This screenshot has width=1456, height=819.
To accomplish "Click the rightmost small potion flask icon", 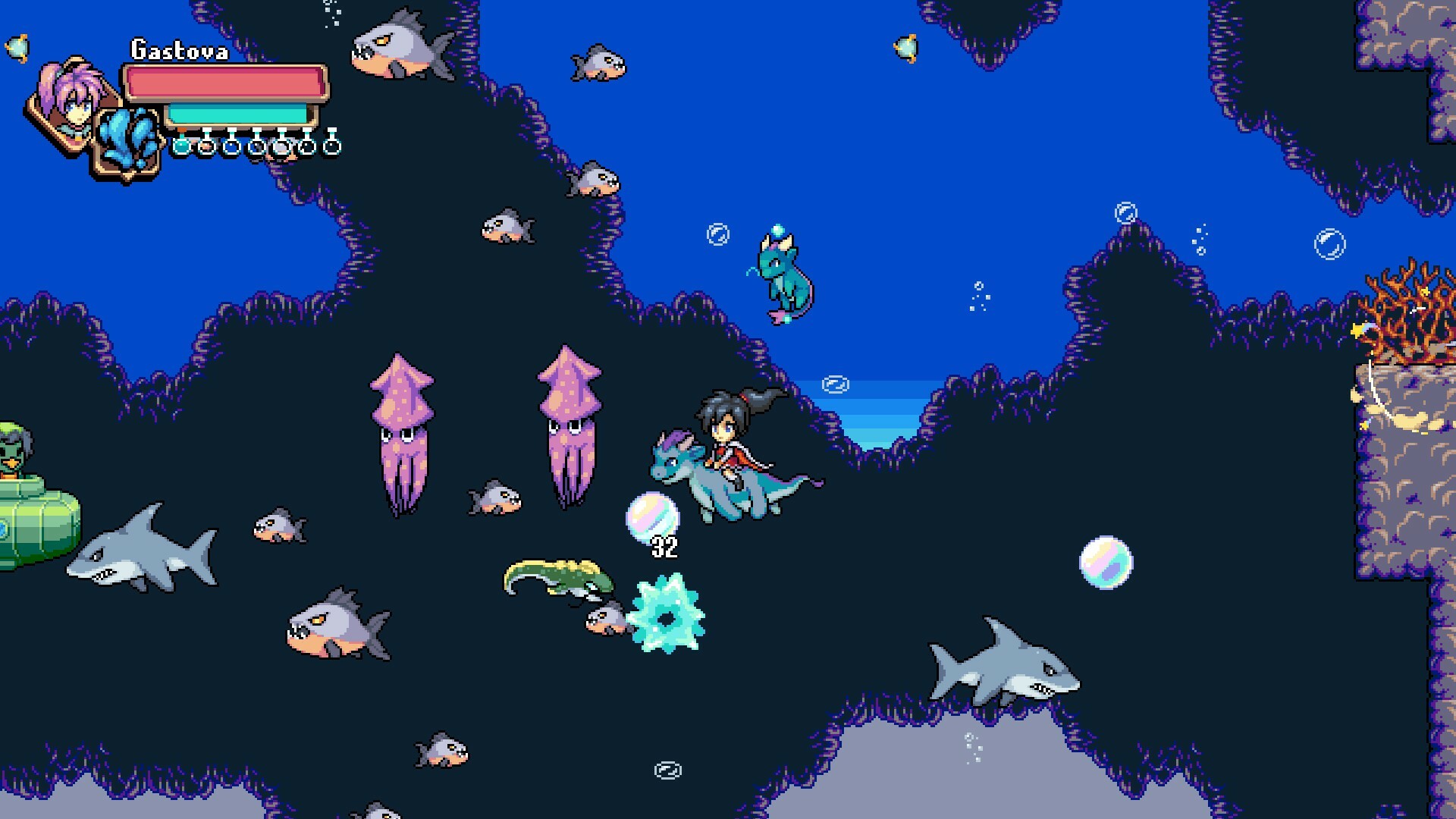I will click(x=332, y=146).
